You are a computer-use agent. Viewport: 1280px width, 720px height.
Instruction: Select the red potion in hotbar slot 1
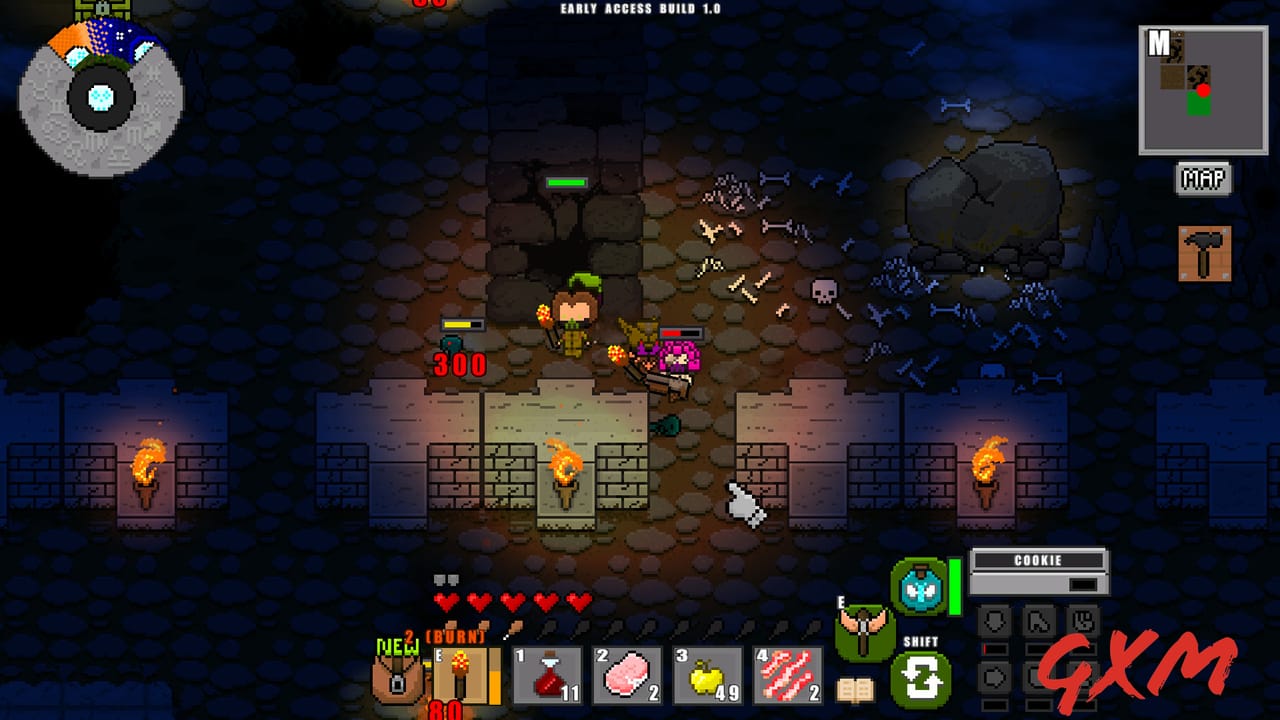pos(545,672)
